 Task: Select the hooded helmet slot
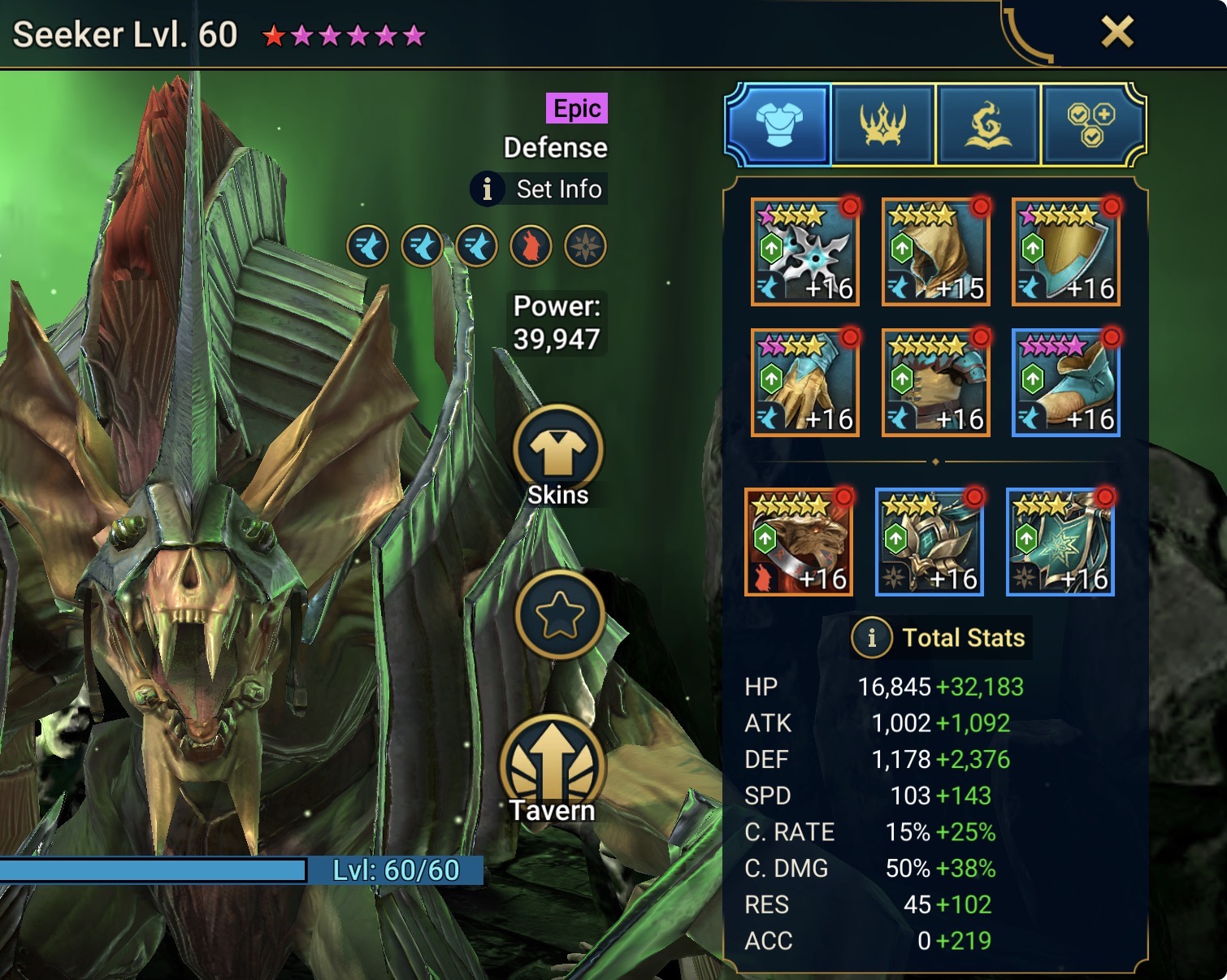935,252
